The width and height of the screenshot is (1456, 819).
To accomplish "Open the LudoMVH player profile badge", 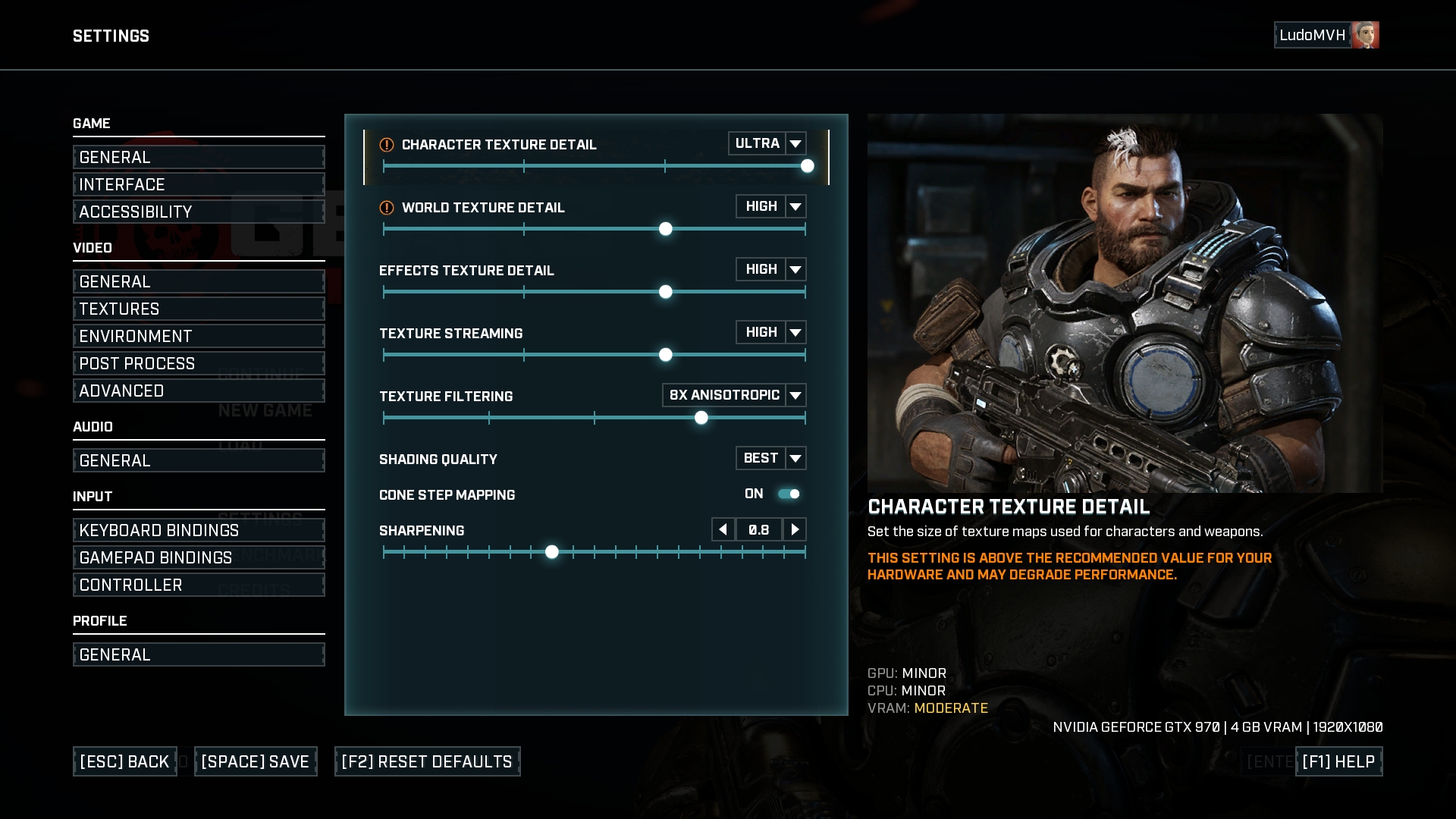I will (1326, 35).
